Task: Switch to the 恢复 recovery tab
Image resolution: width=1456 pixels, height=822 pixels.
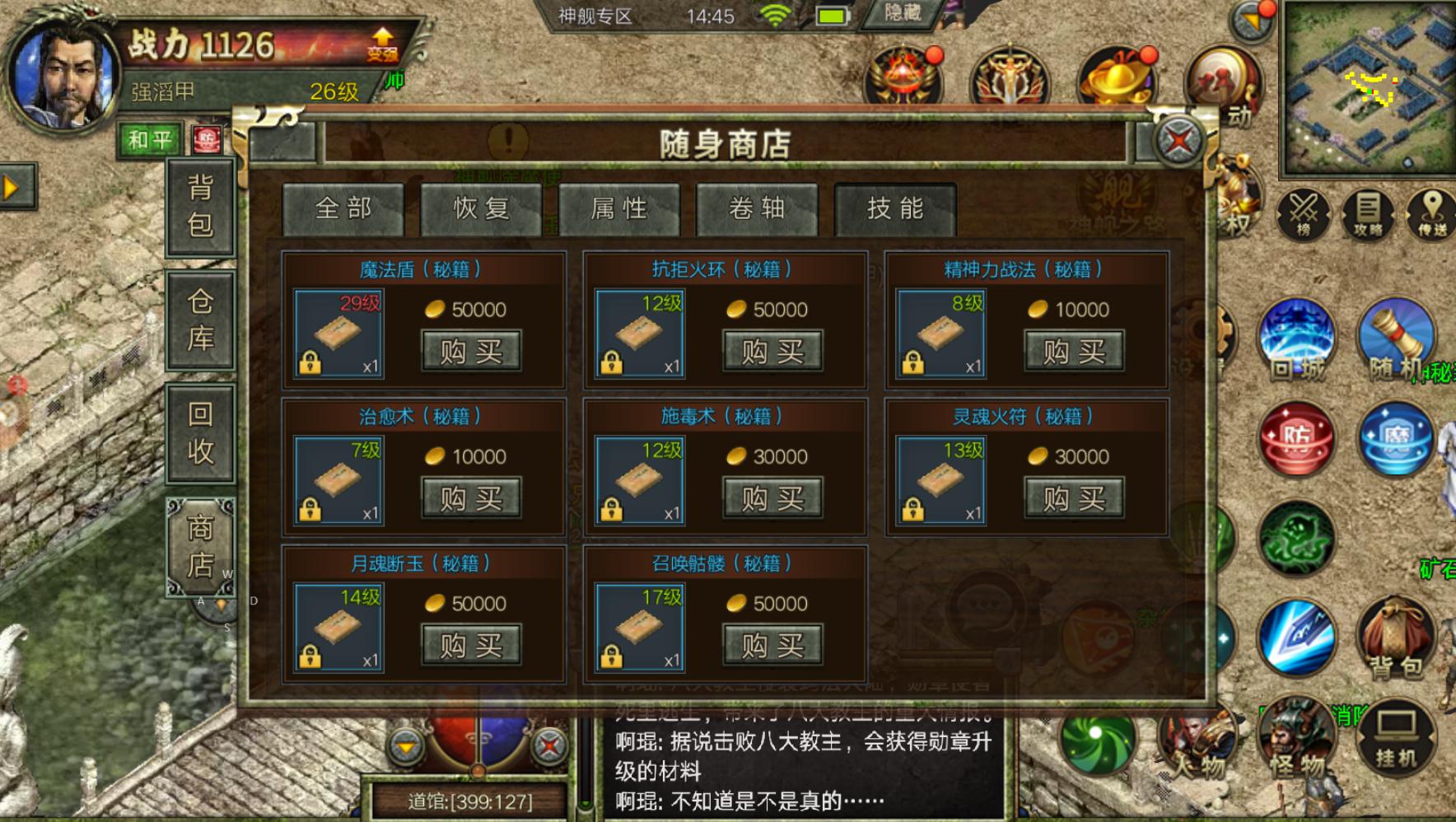Action: tap(480, 208)
